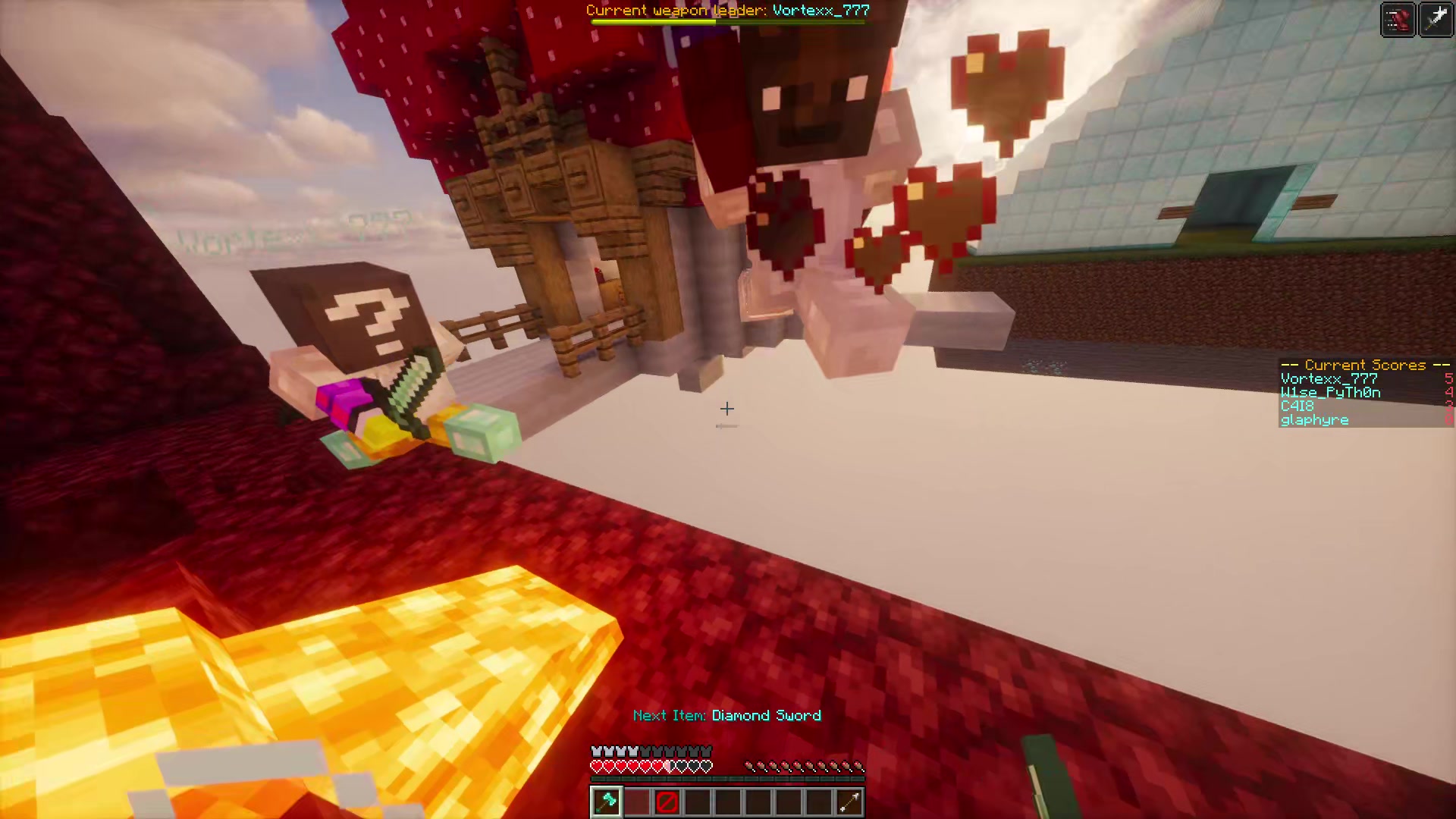Viewport: 1456px width, 819px height.
Task: Click the barrier icon in the third hotbar slot
Action: (x=667, y=802)
